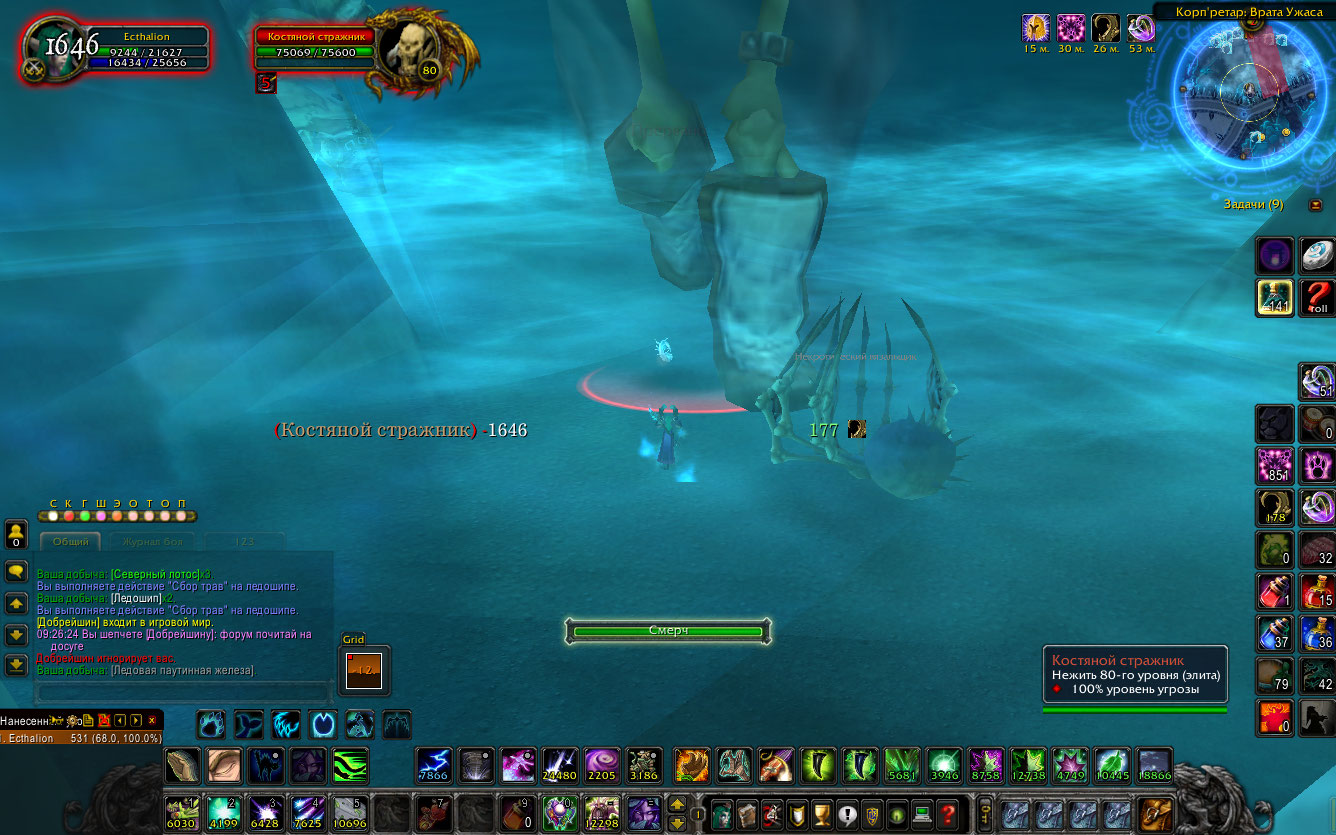The image size is (1336, 835).
Task: Open the Журнал боя combat log tab
Action: coord(154,542)
